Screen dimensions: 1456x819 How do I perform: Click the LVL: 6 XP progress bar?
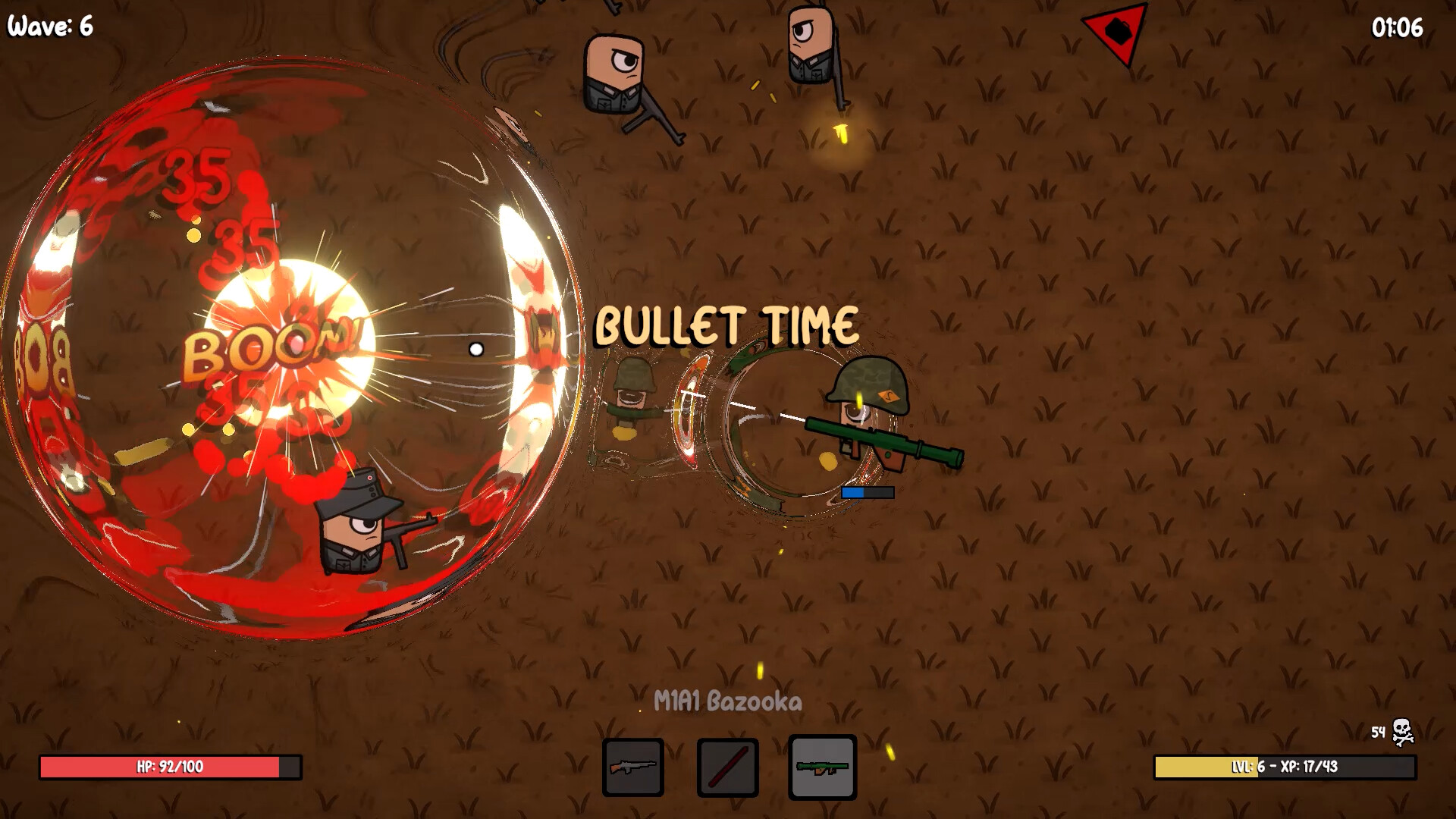pos(1287,767)
